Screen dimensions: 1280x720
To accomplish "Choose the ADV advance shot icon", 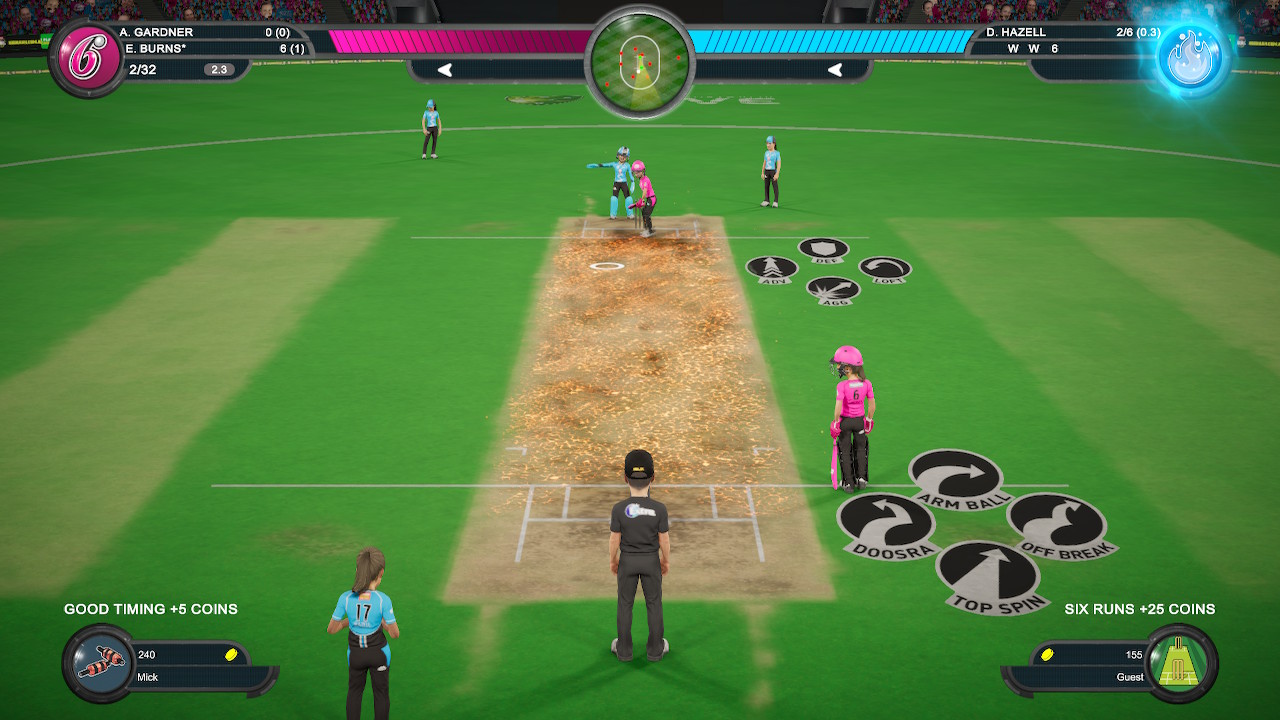I will point(773,268).
